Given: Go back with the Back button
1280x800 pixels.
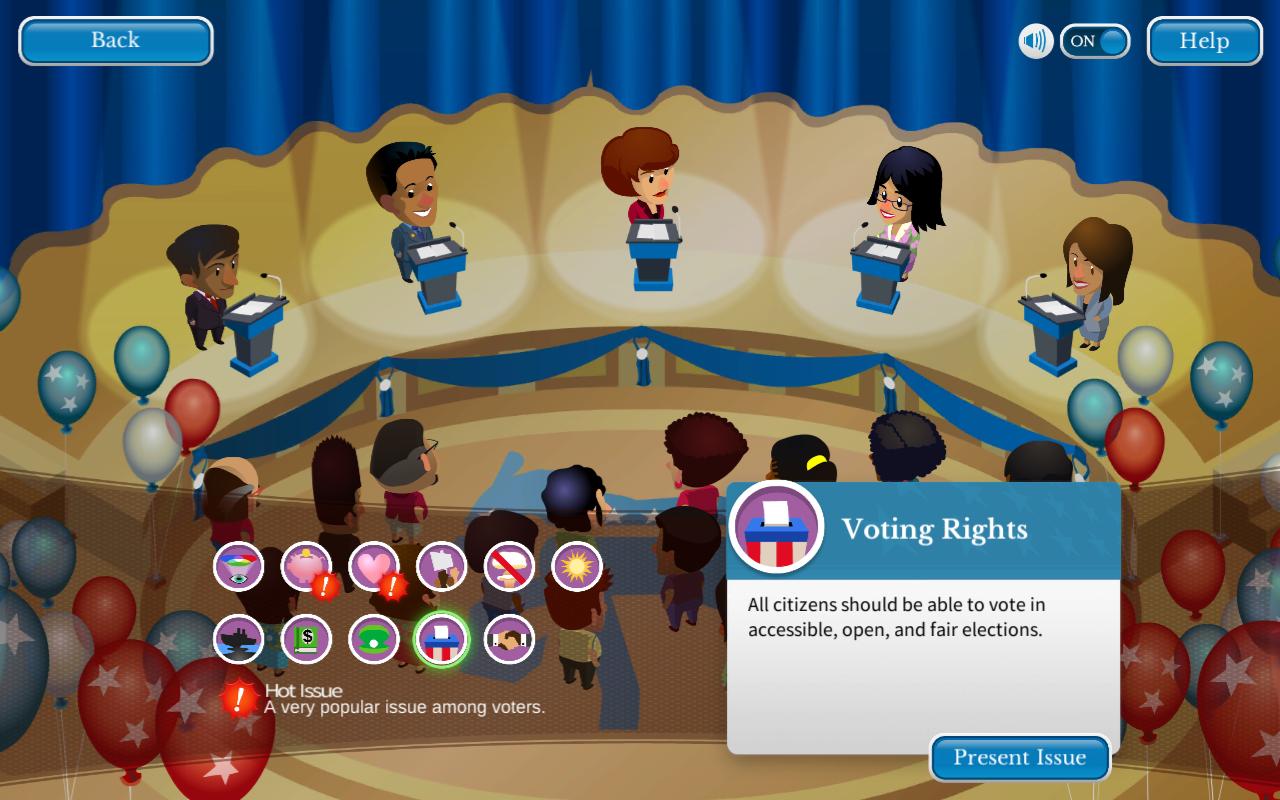Looking at the screenshot, I should [115, 41].
